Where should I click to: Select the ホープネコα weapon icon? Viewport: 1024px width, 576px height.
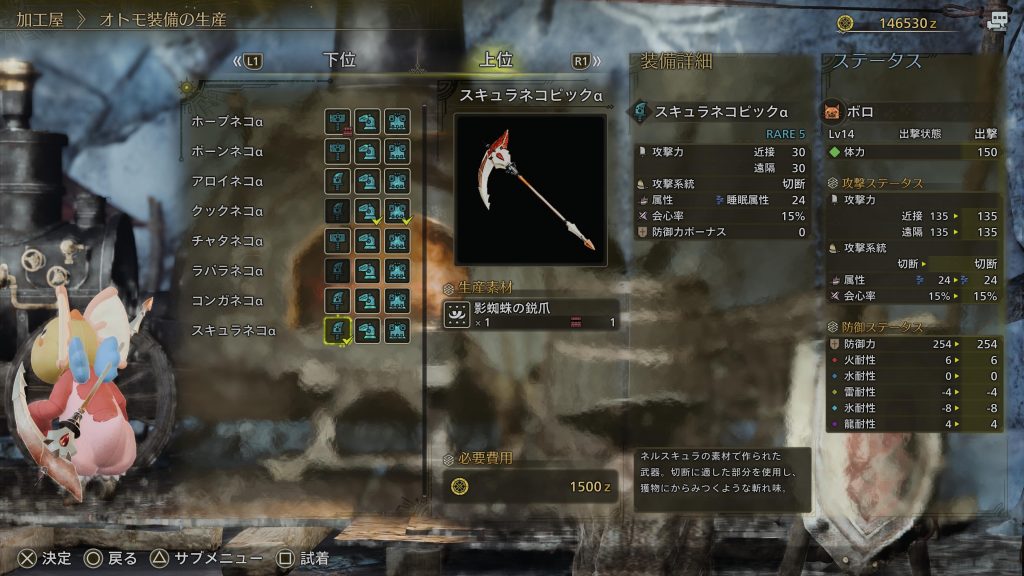338,122
